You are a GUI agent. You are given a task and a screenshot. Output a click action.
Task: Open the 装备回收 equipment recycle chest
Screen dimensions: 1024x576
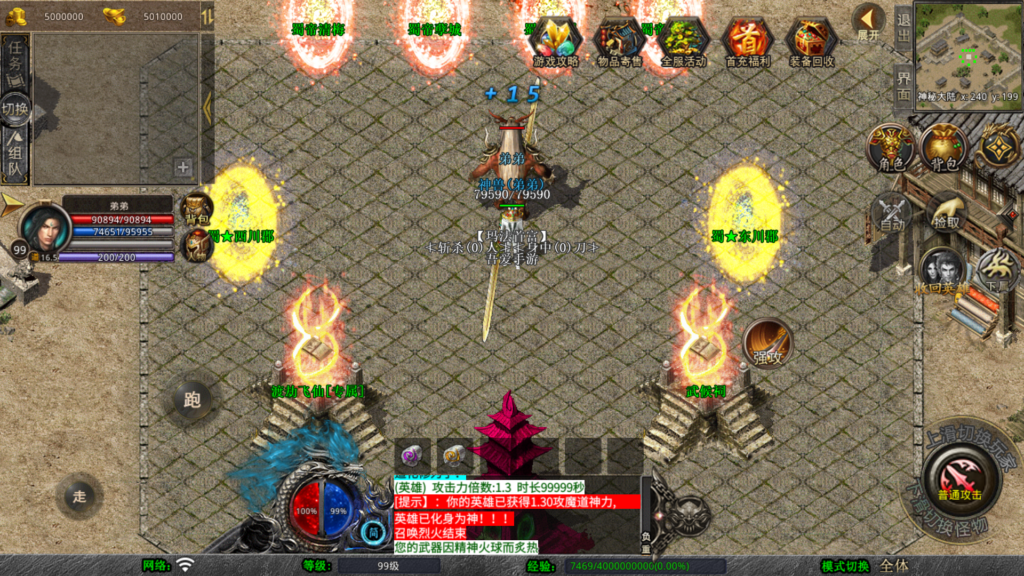pyautogui.click(x=812, y=41)
